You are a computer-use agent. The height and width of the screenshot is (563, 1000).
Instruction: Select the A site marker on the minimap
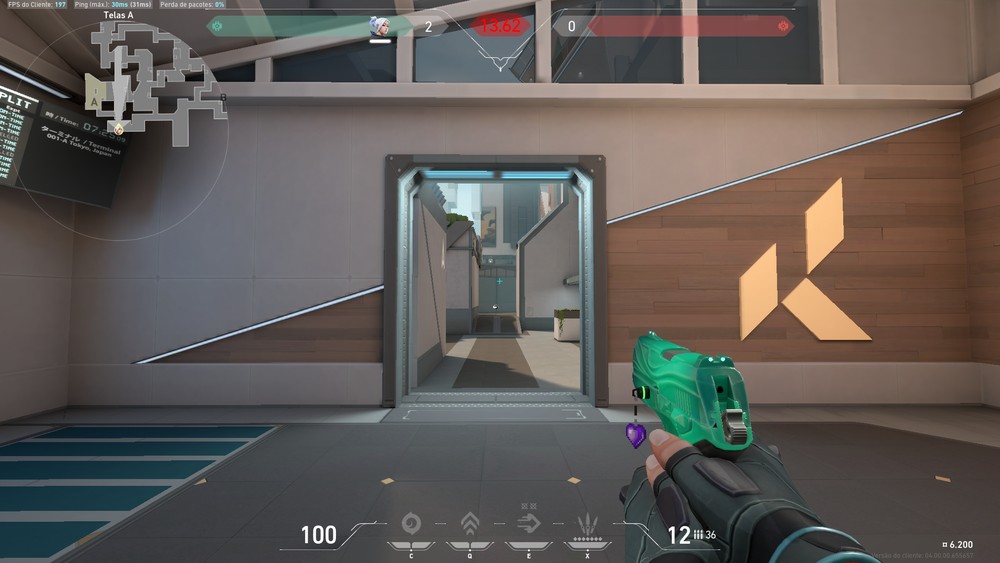pos(93,100)
